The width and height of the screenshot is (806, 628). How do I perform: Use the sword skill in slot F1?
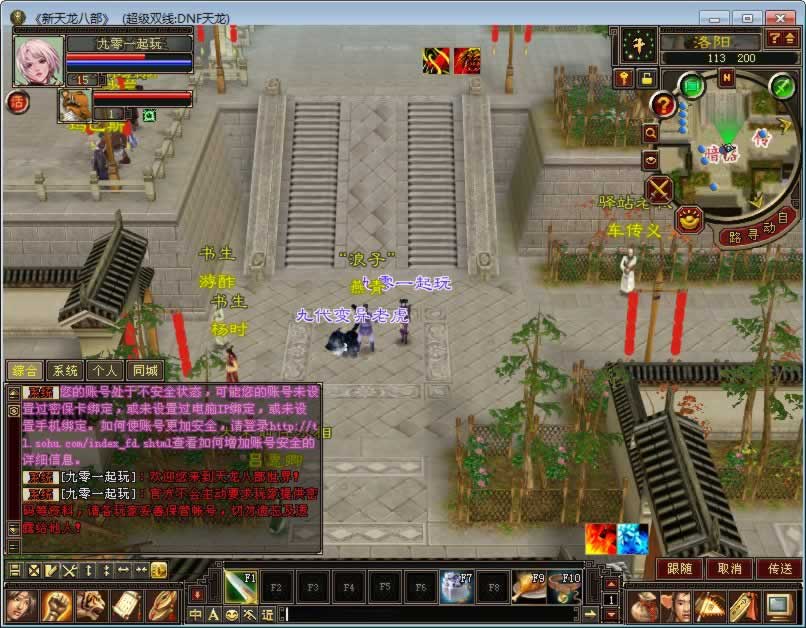[240, 587]
